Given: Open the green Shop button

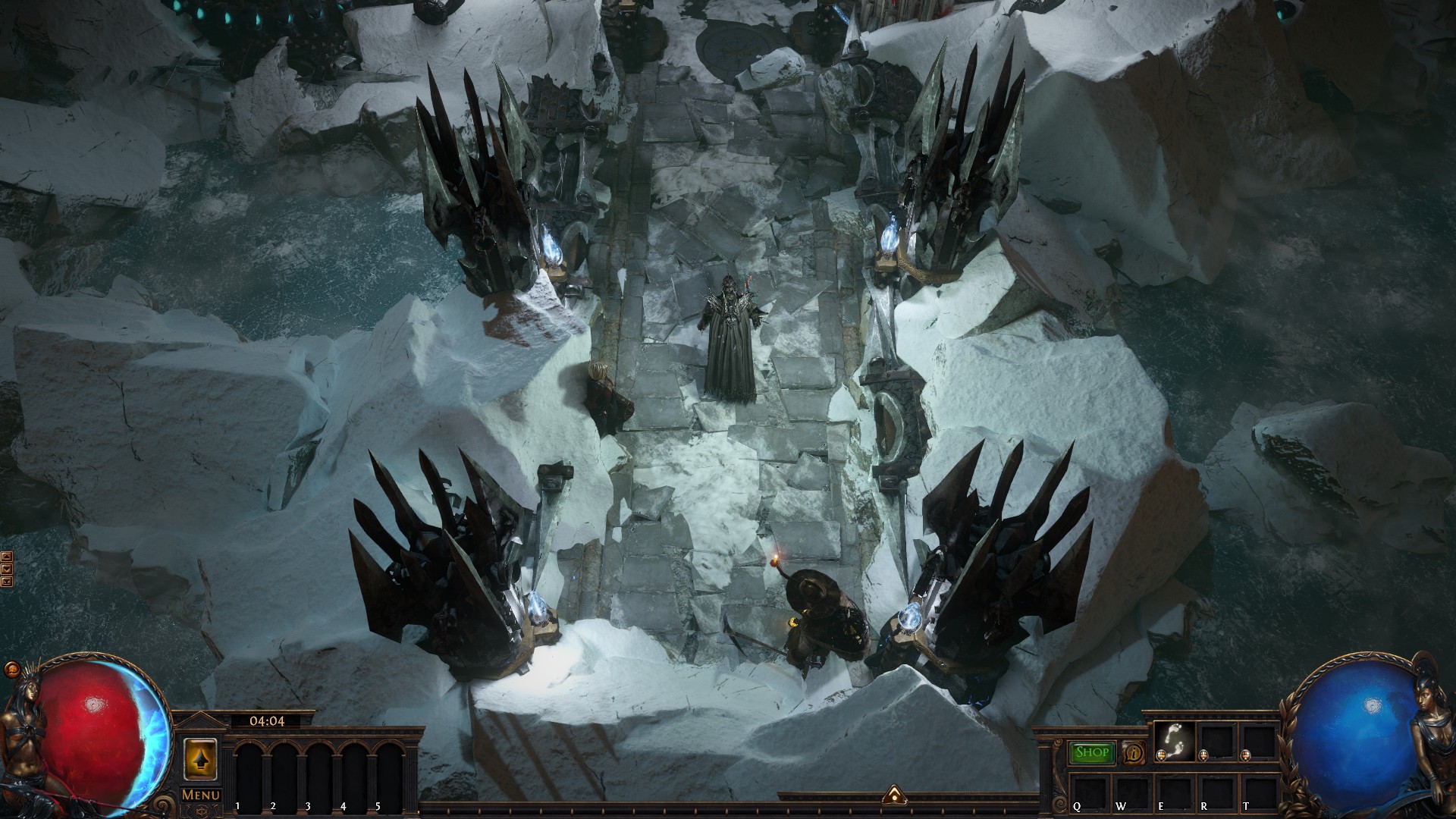Looking at the screenshot, I should click(x=1092, y=752).
